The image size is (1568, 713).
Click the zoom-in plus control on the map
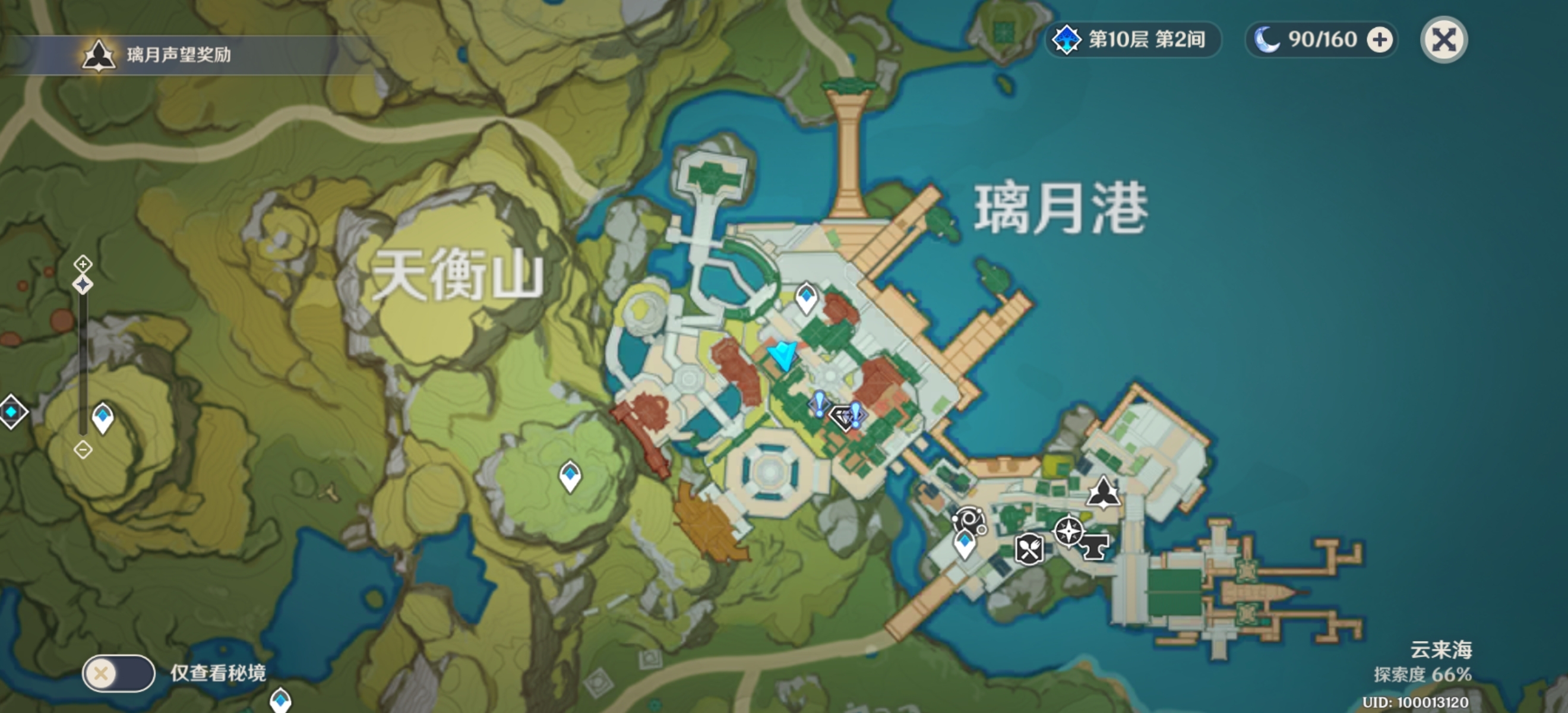[83, 265]
